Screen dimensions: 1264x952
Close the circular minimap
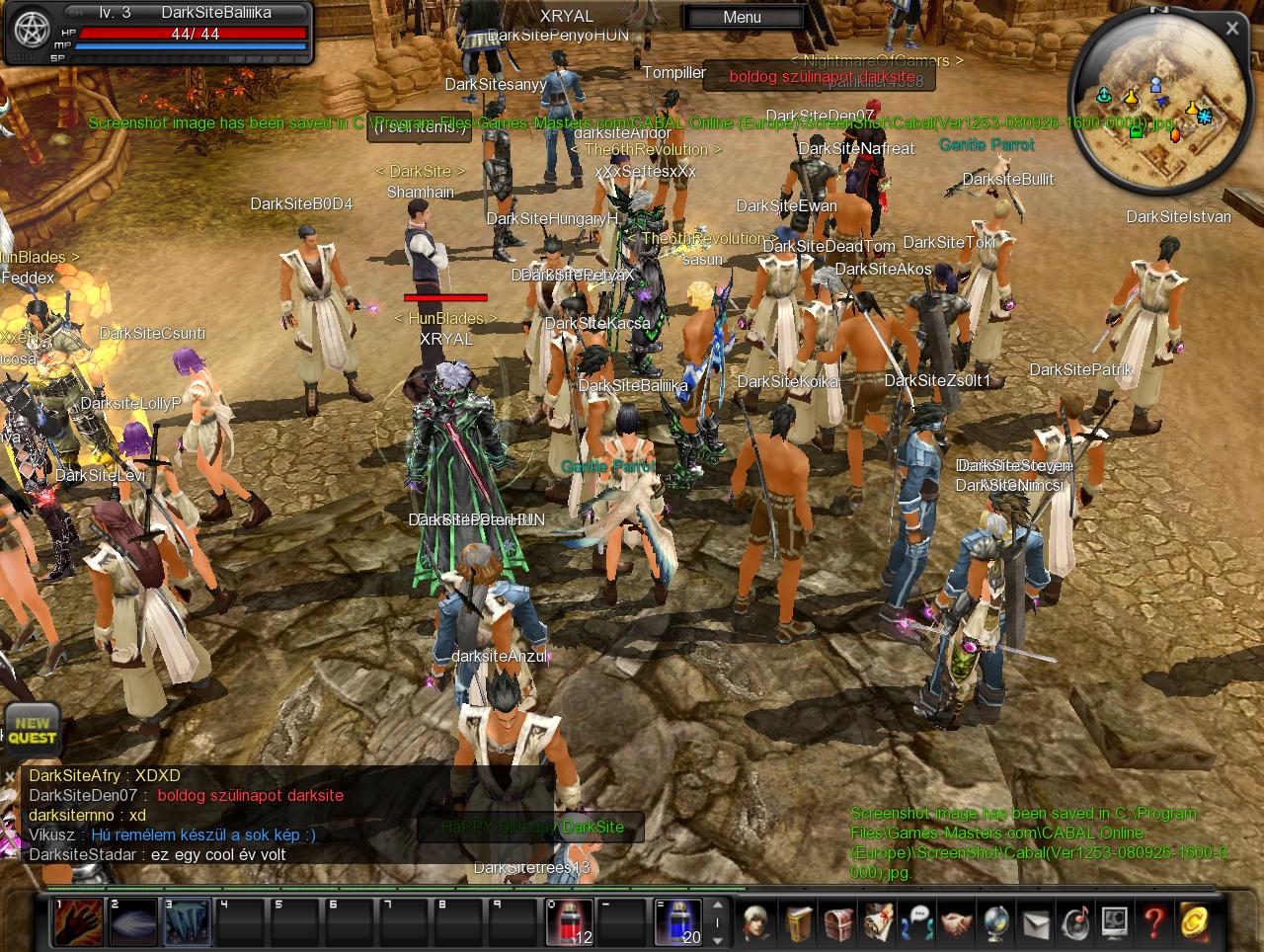coord(1231,29)
